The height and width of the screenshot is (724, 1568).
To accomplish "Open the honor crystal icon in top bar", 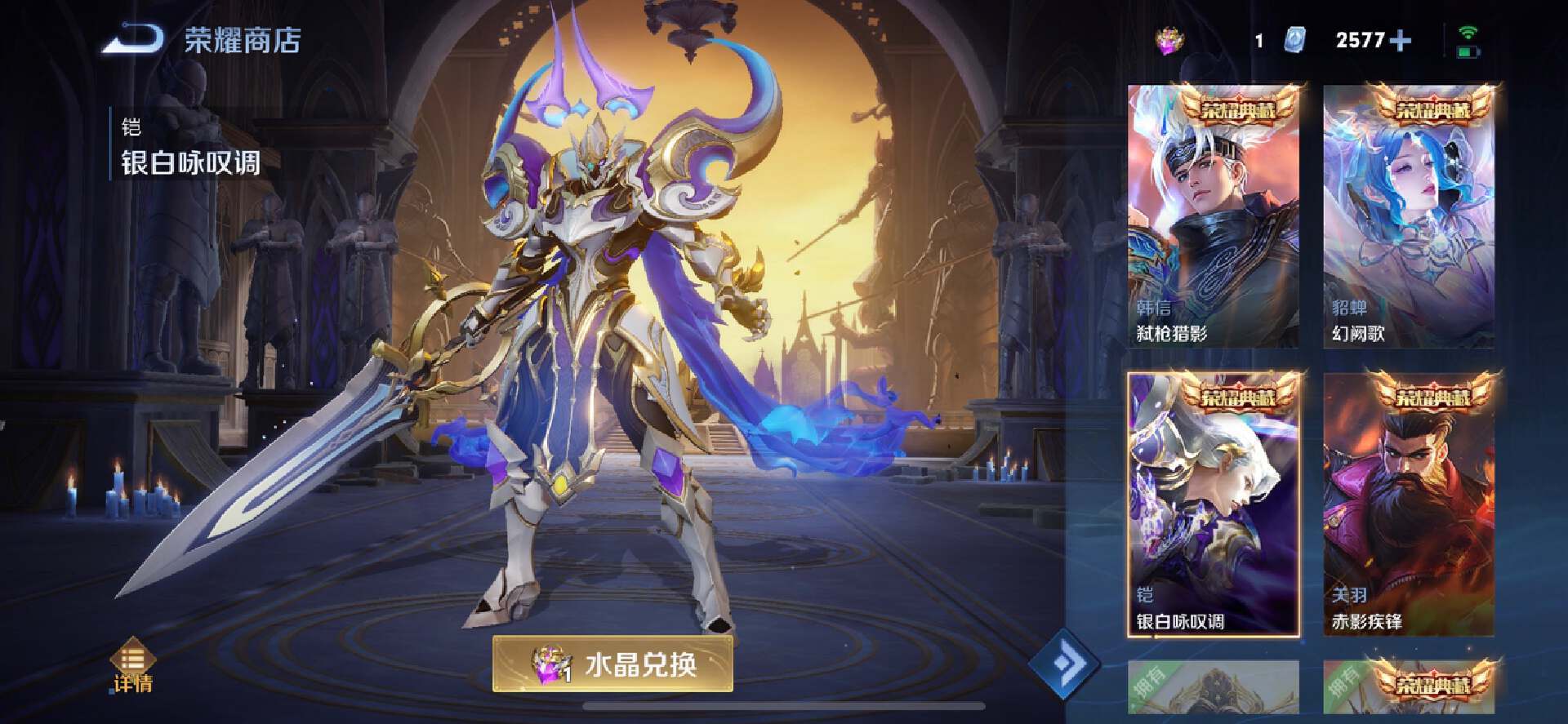I will coord(1169,40).
